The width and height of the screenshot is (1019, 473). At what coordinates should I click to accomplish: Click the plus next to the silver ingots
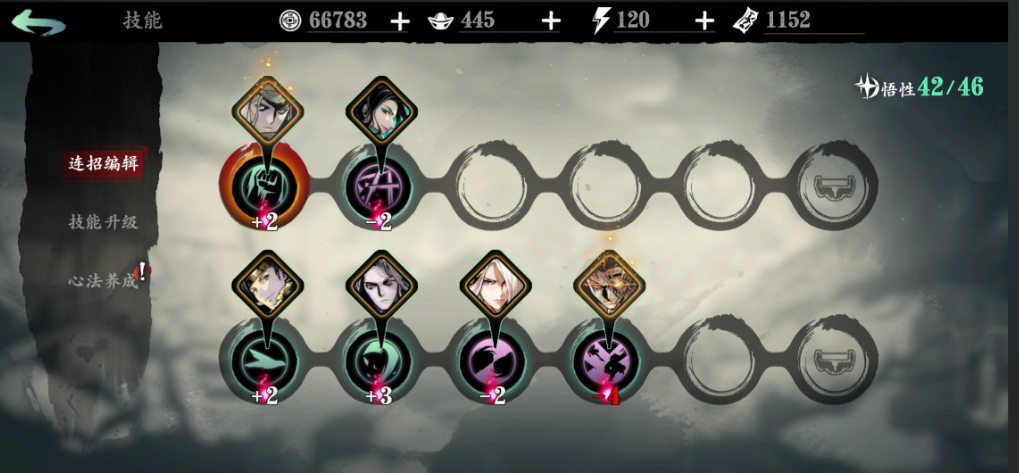coord(551,21)
